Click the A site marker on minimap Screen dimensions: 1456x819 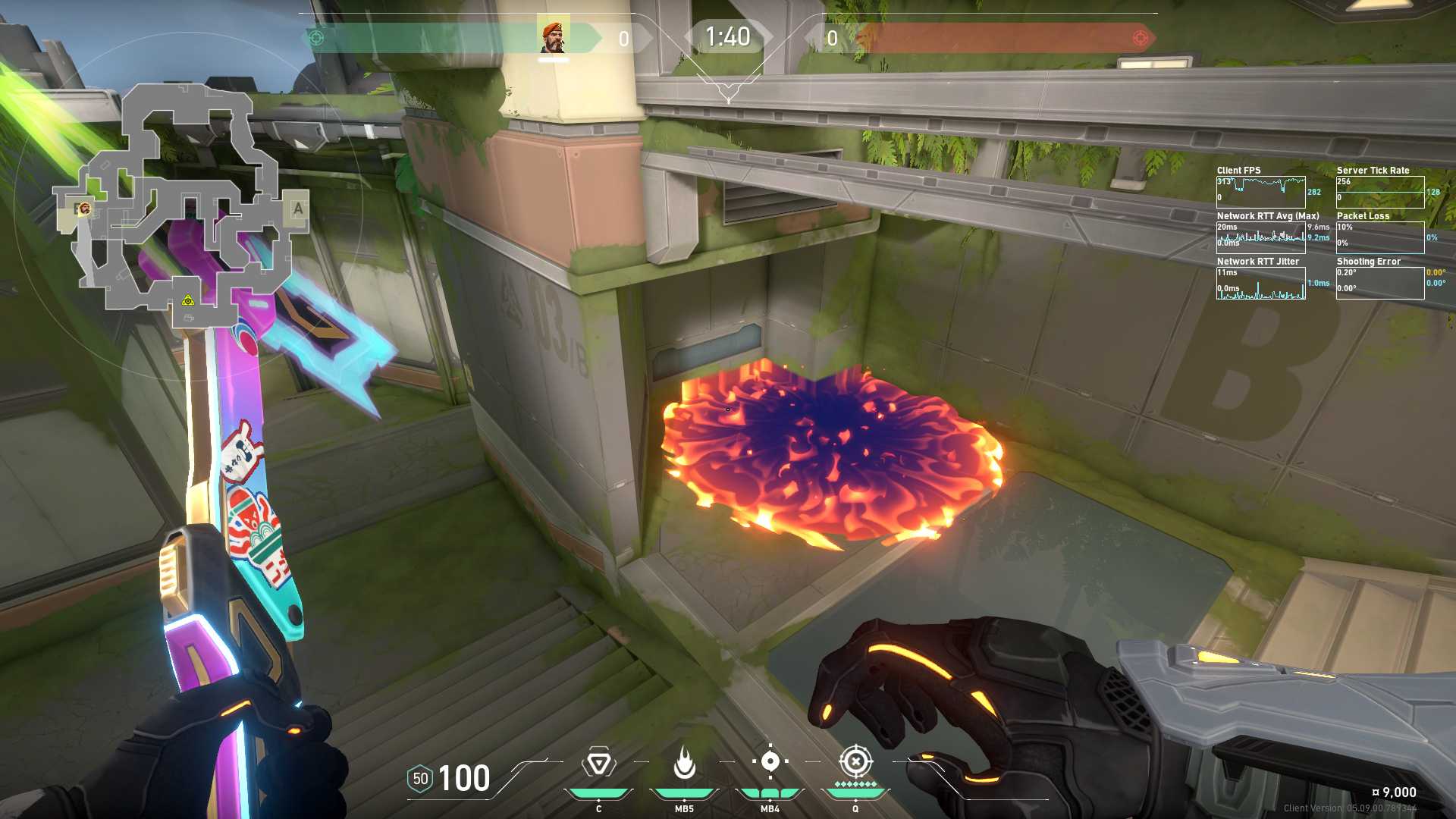point(297,209)
